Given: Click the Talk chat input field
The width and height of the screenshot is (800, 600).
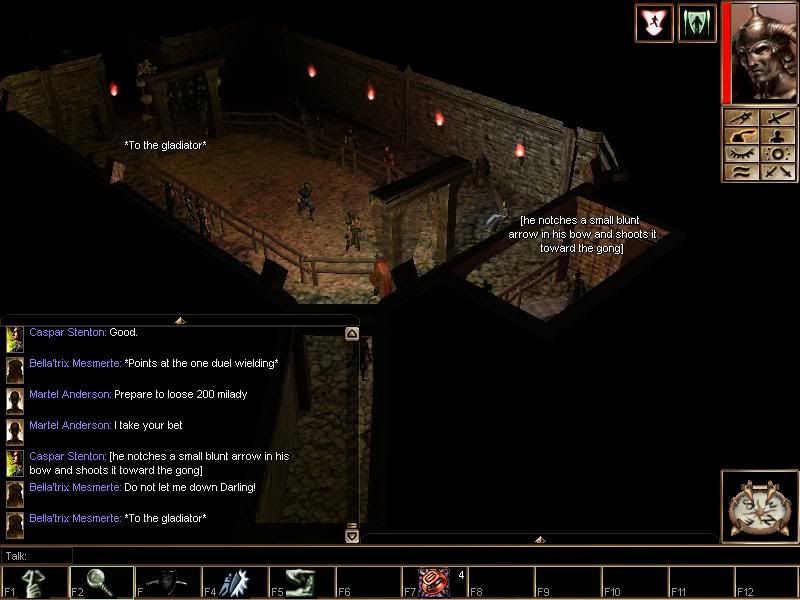Looking at the screenshot, I should coord(200,555).
